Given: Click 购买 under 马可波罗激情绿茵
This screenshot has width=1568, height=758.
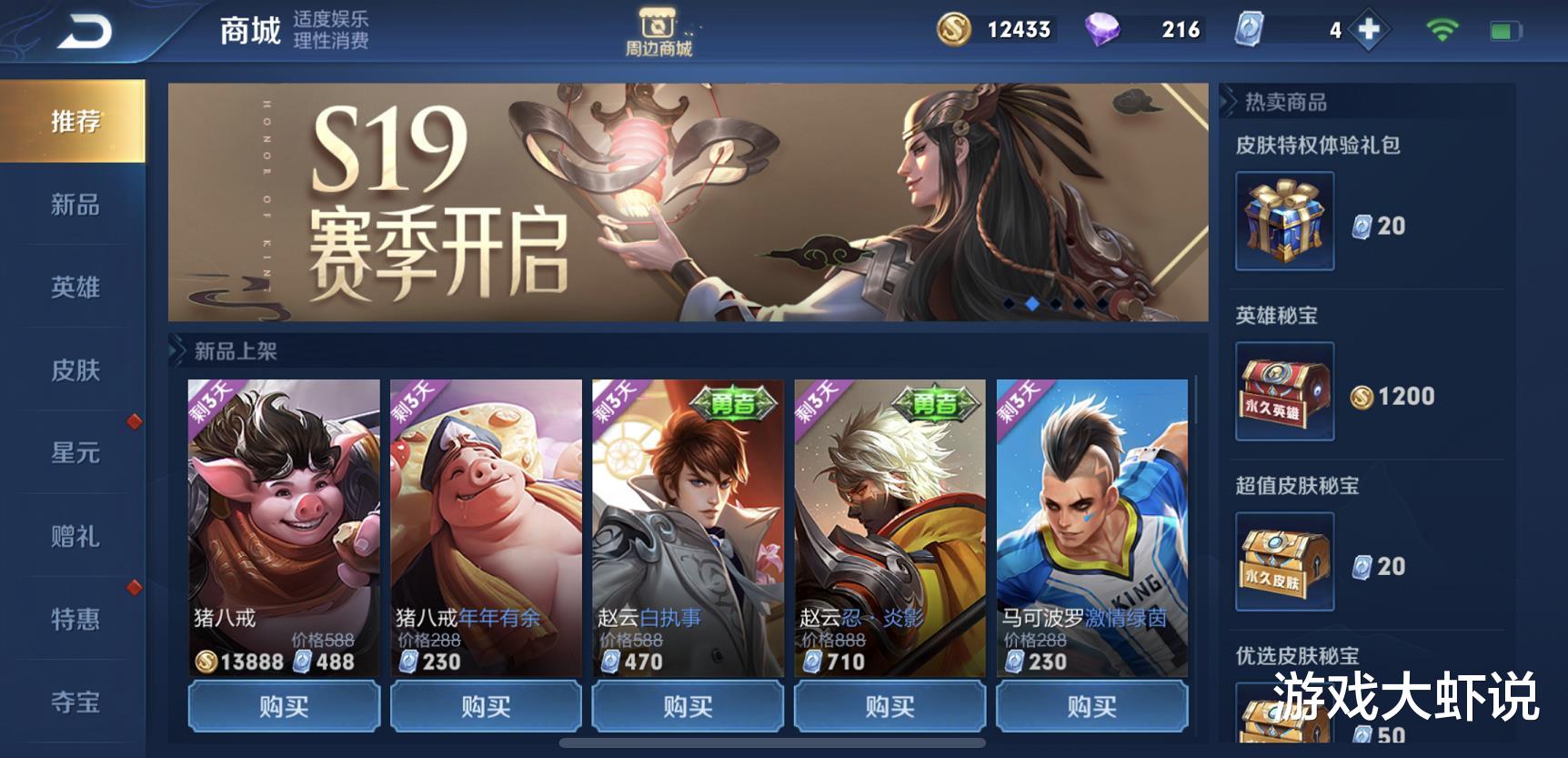Looking at the screenshot, I should [x=1091, y=705].
